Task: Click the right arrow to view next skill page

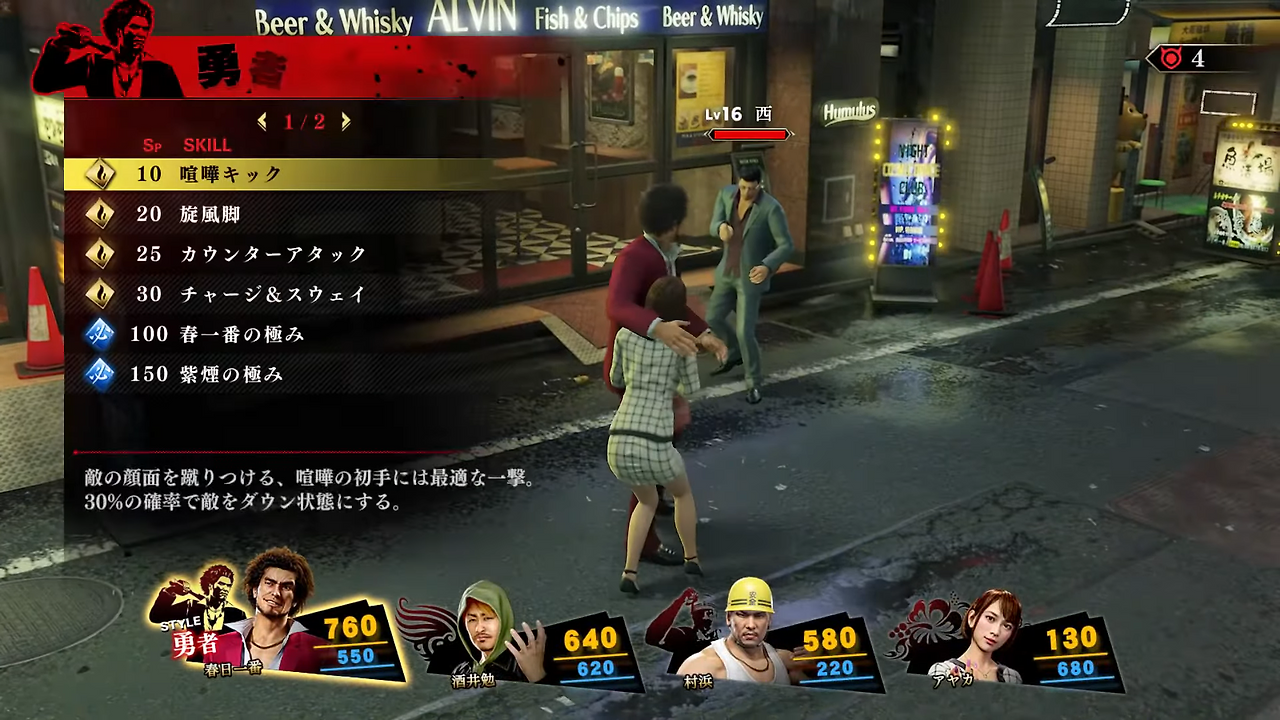Action: pos(345,121)
